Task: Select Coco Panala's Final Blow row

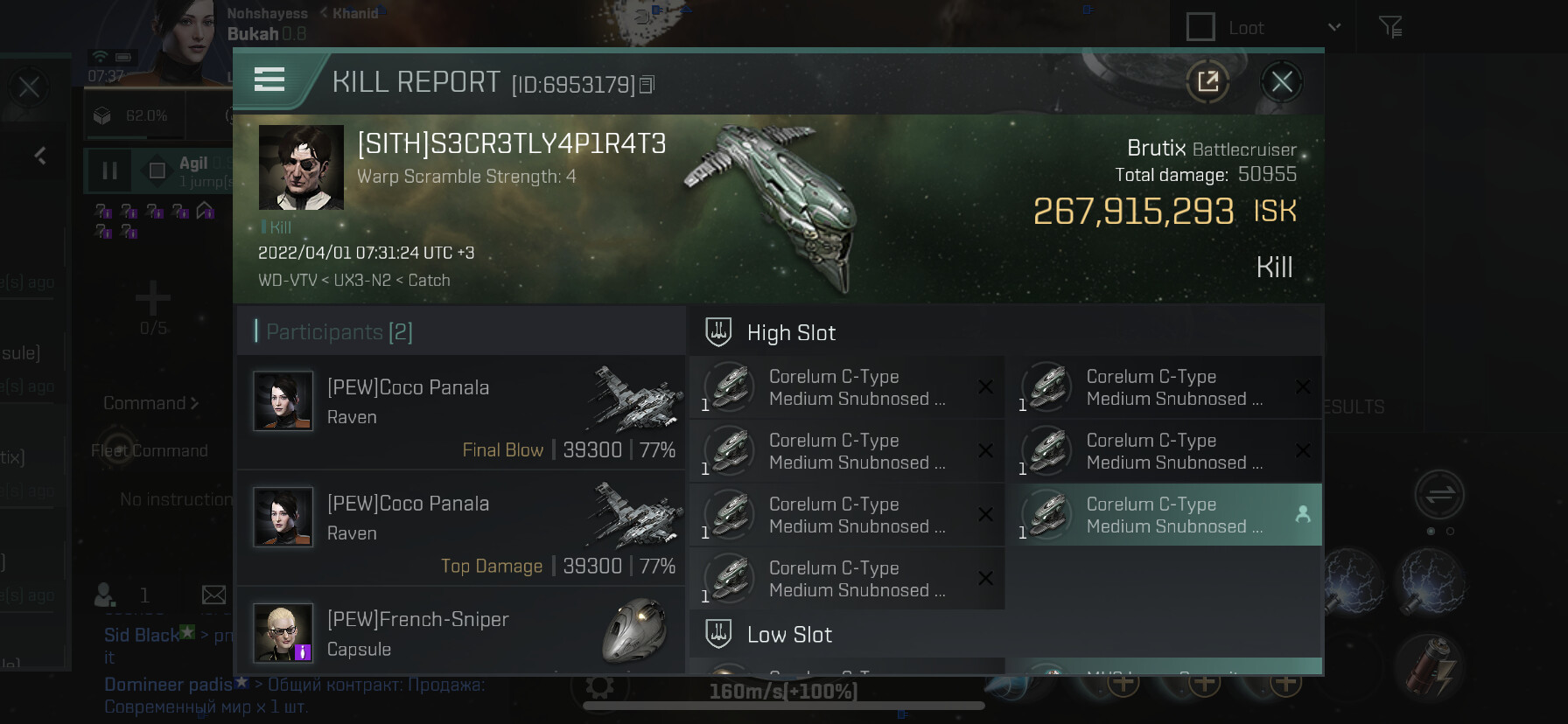Action: point(461,411)
